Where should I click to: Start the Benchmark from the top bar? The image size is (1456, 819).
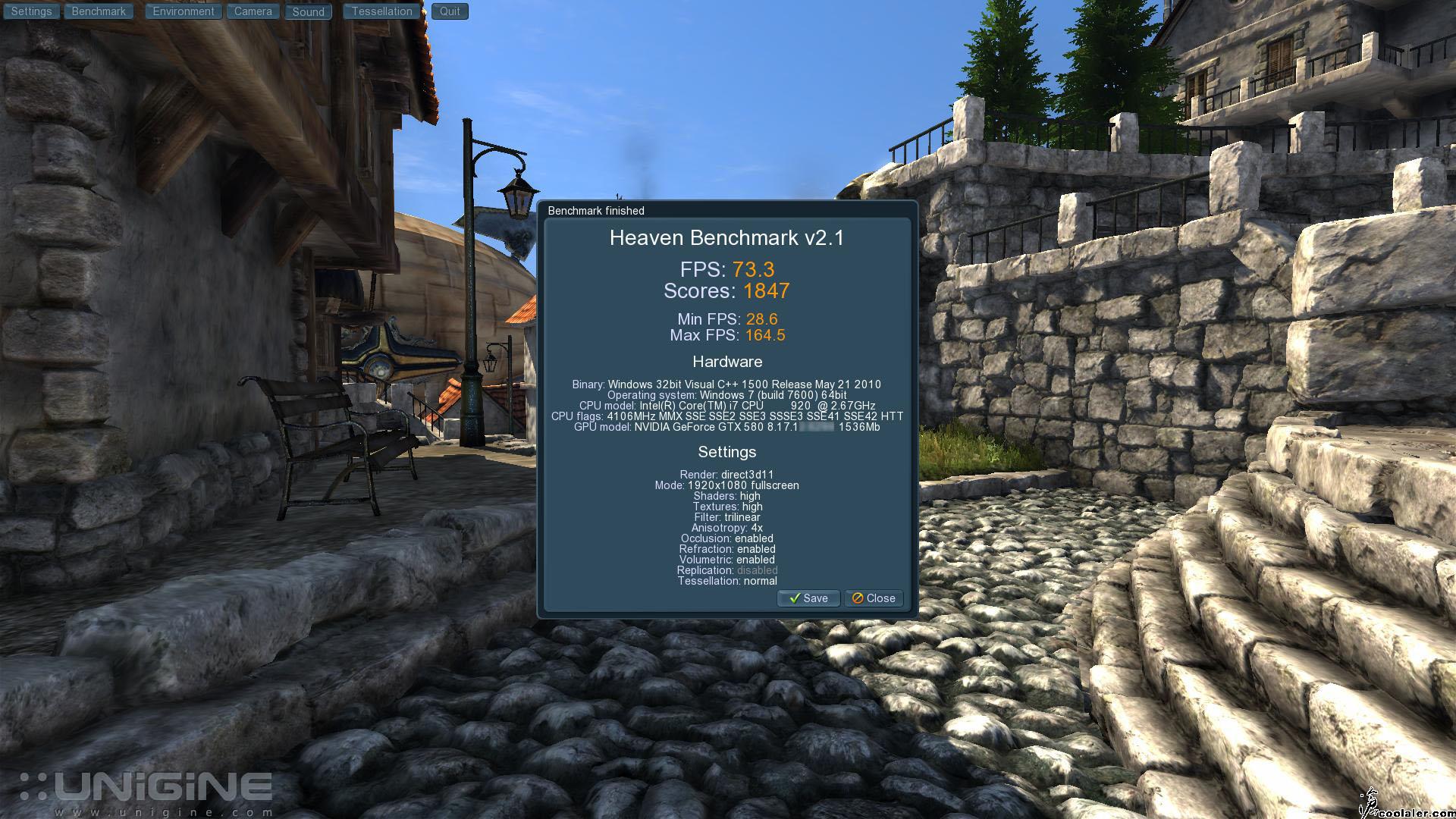(x=99, y=11)
